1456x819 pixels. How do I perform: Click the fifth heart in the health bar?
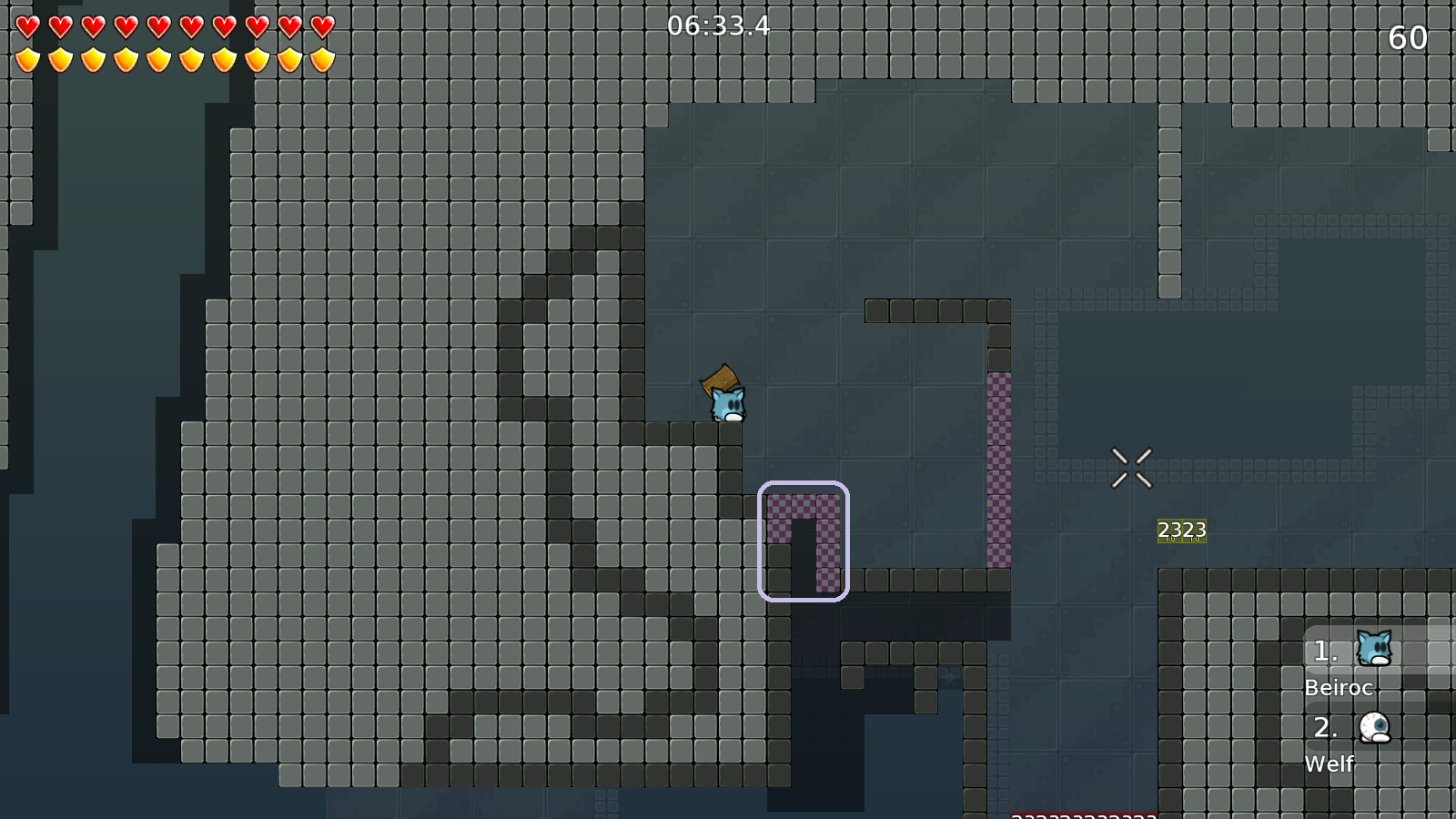pos(157,27)
